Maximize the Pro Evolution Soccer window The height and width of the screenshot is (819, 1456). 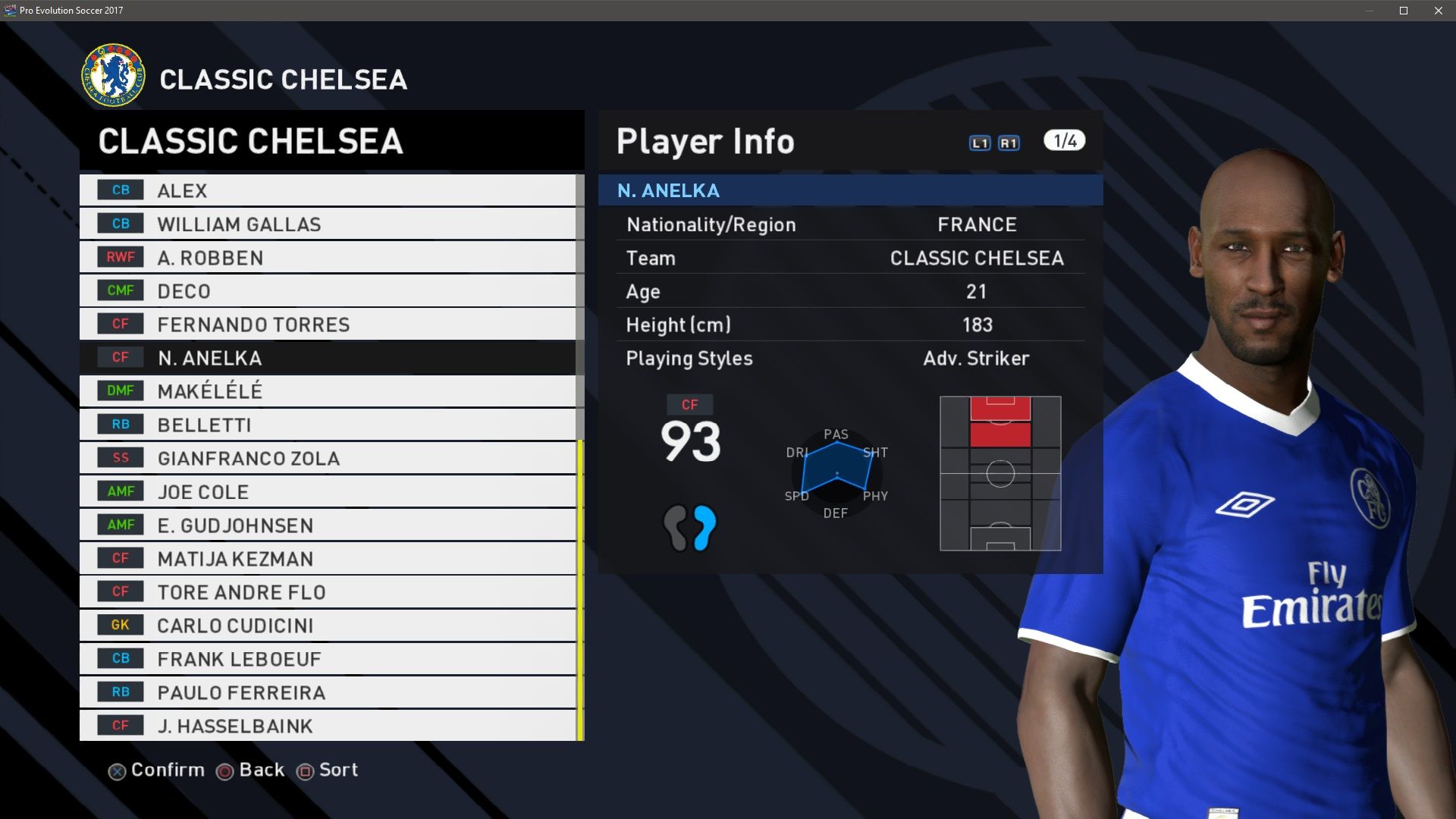(x=1404, y=11)
